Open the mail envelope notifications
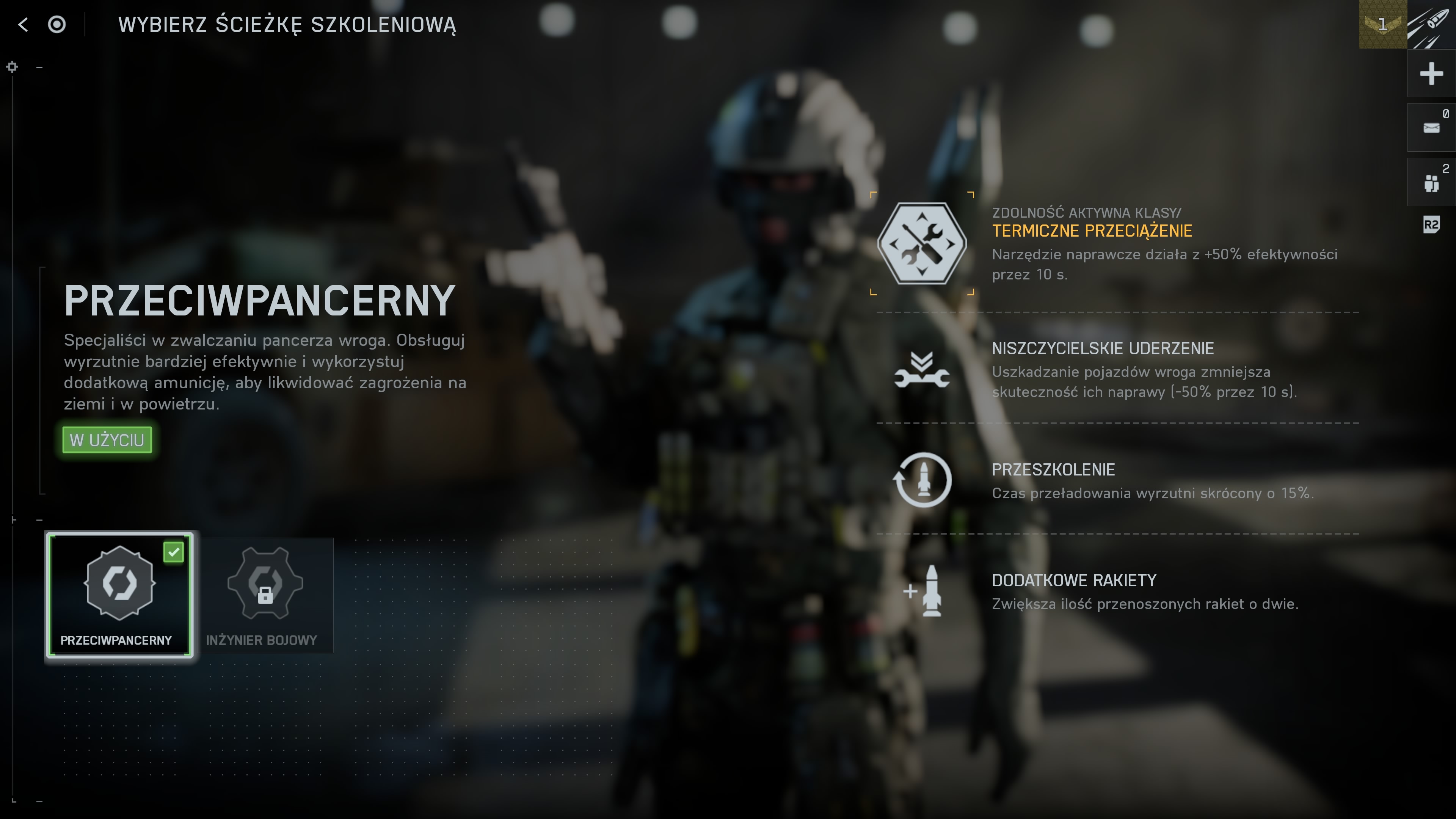The width and height of the screenshot is (1456, 819). 1431,128
